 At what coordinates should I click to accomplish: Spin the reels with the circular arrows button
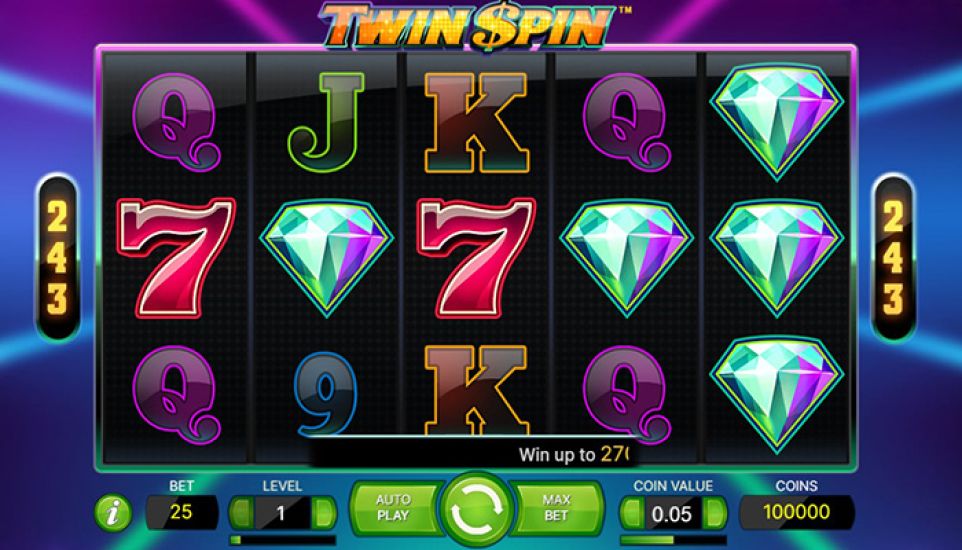(x=475, y=510)
